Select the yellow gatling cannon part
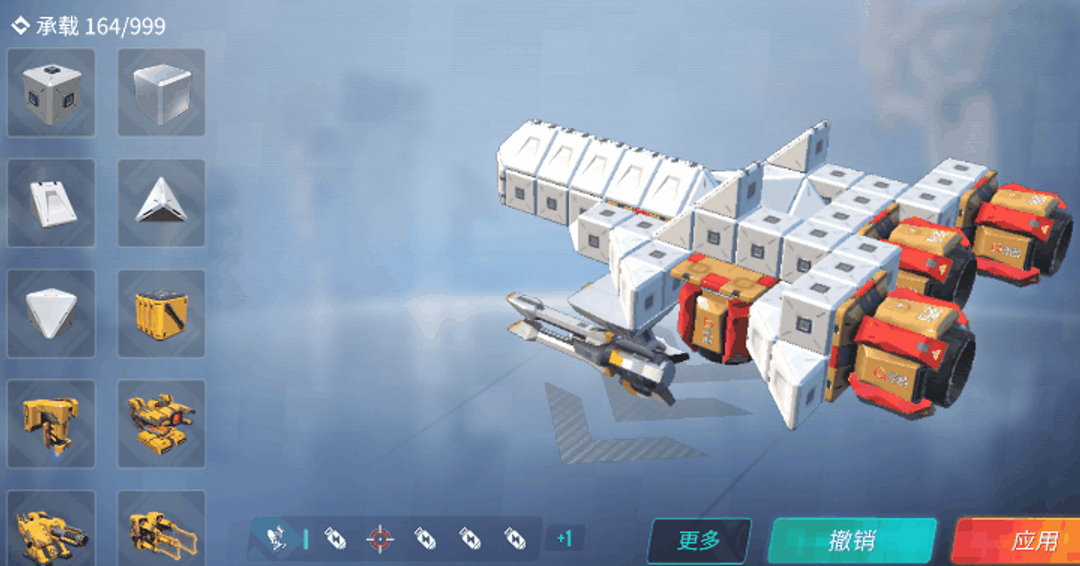Image resolution: width=1080 pixels, height=566 pixels. pos(51,530)
